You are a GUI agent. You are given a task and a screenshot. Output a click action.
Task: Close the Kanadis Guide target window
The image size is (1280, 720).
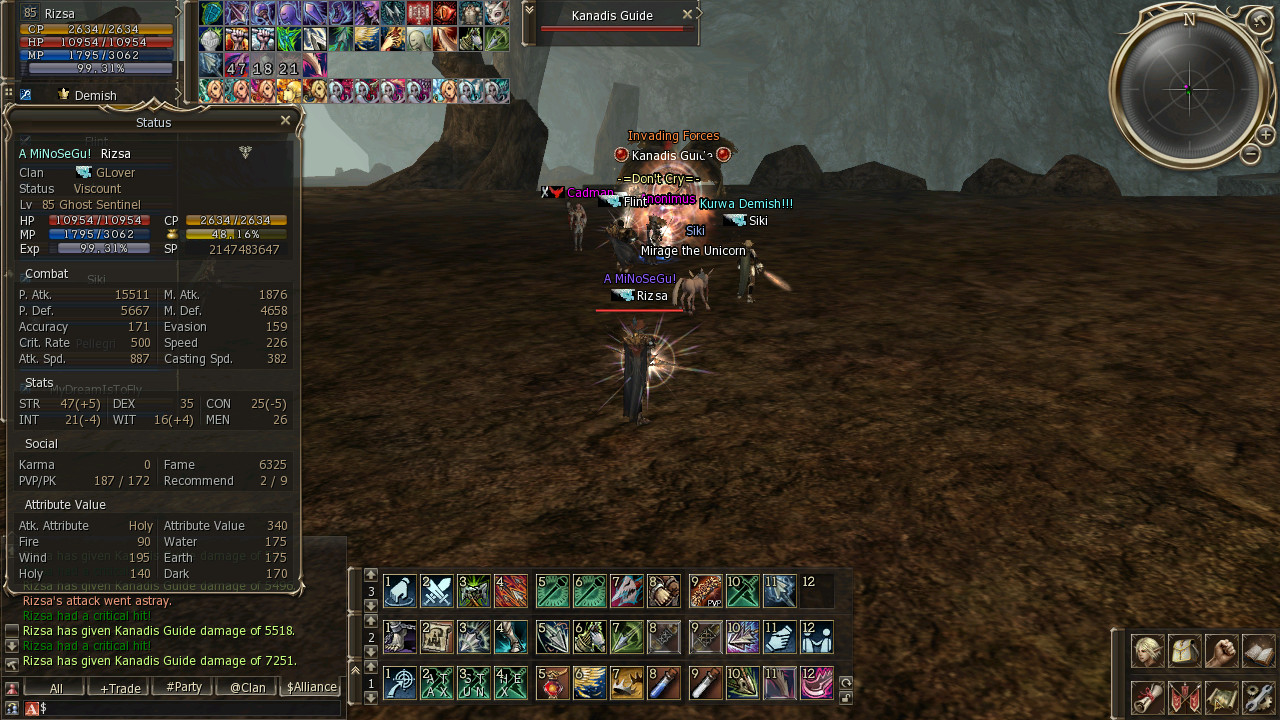(x=687, y=14)
